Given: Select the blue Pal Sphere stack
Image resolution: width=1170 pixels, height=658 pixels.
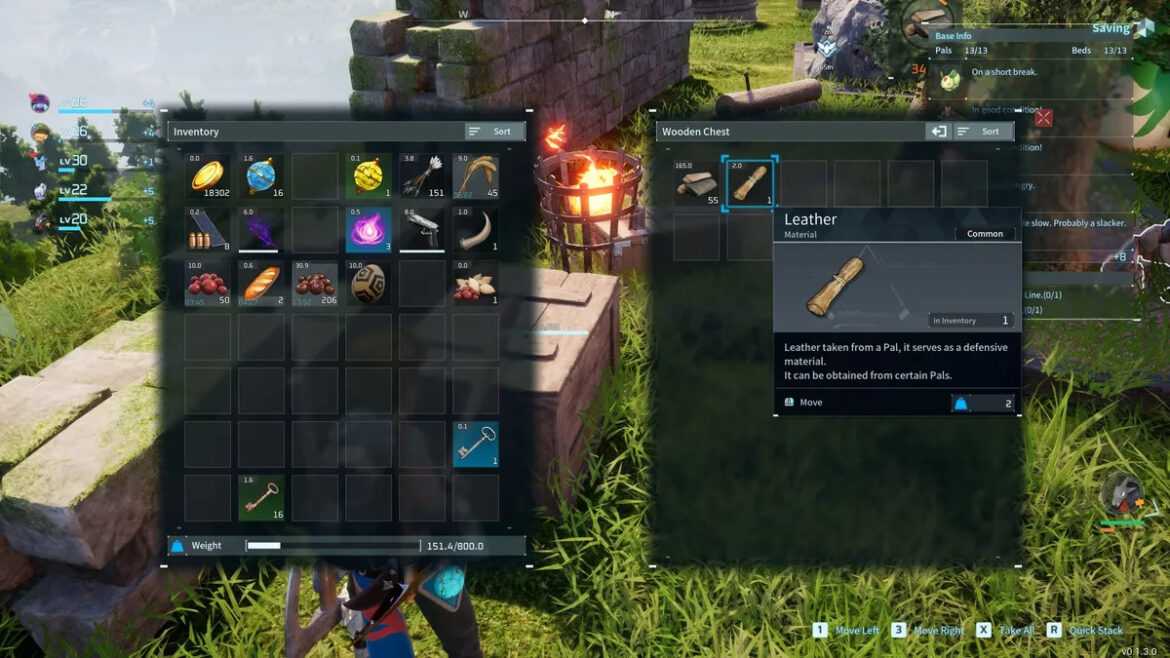Looking at the screenshot, I should click(x=261, y=177).
